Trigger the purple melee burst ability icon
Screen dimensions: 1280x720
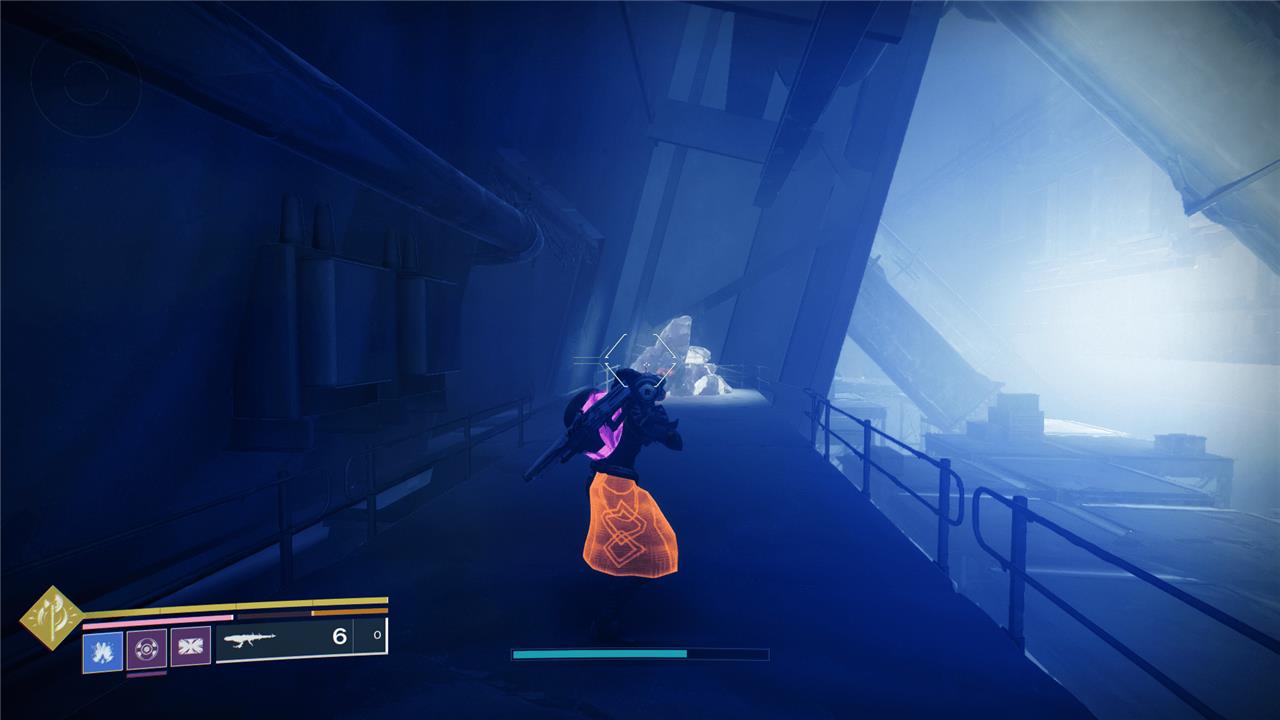click(190, 647)
